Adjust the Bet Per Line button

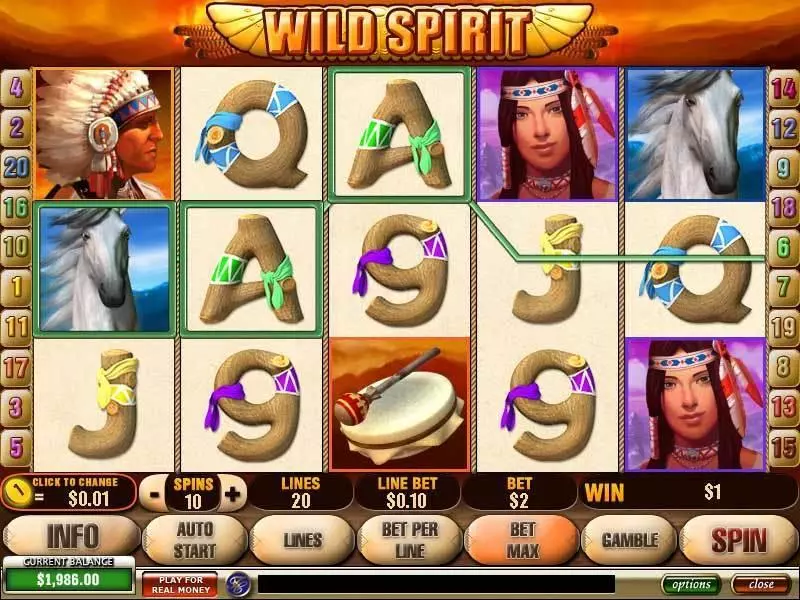[409, 541]
